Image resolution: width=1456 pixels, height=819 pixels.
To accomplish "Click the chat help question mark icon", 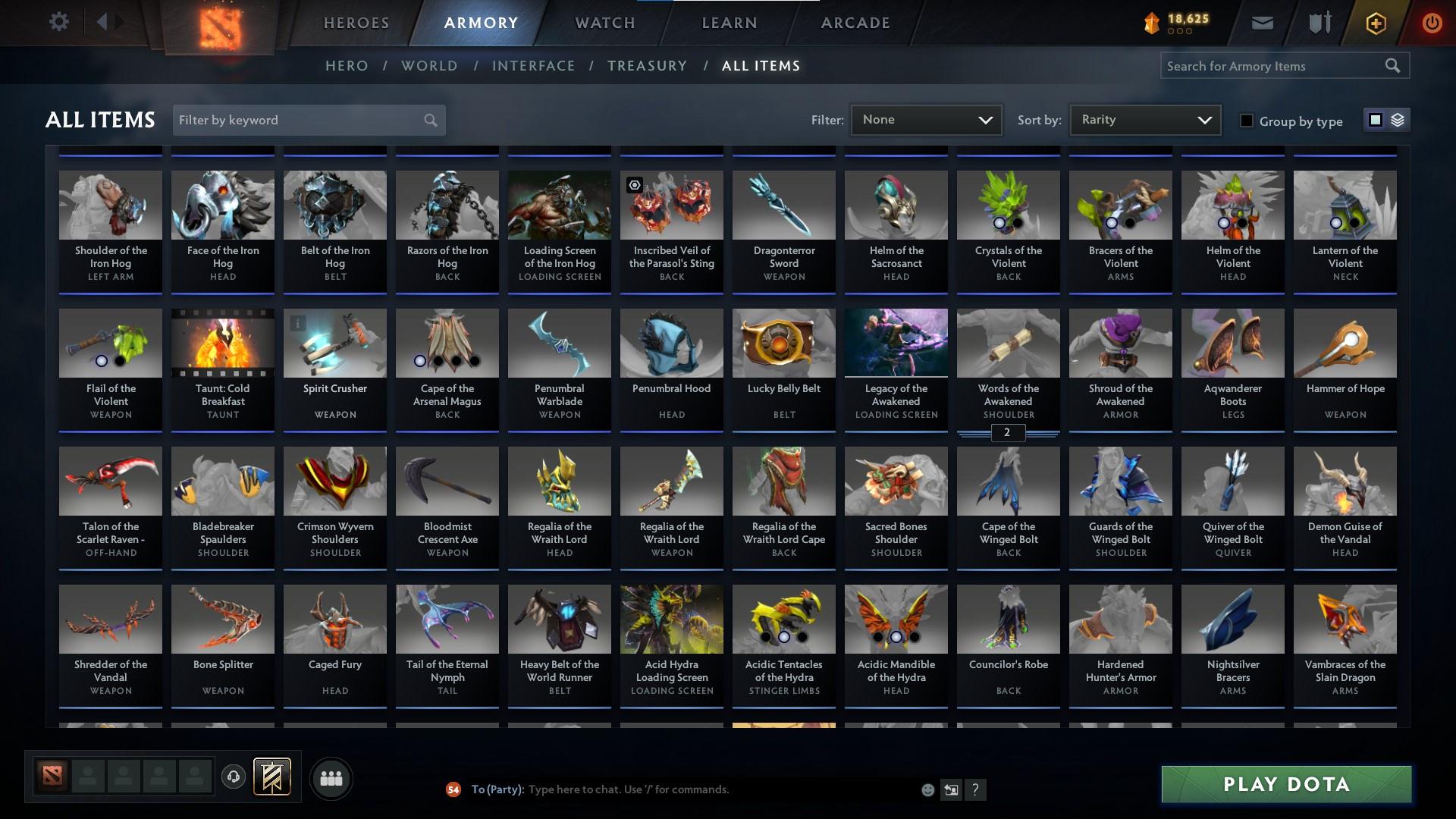I will point(976,789).
